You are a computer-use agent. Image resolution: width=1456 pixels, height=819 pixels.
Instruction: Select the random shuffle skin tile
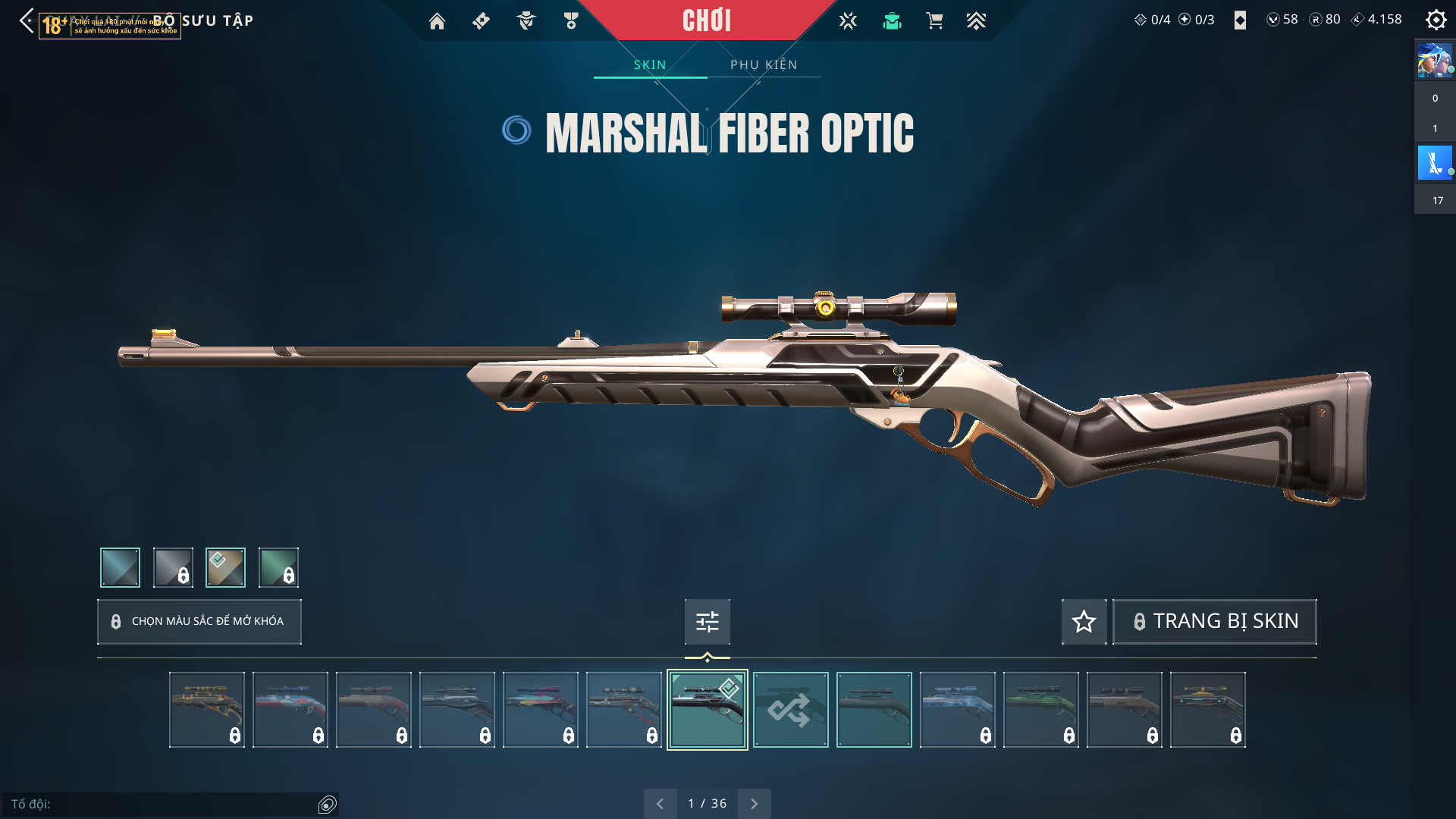tap(790, 710)
